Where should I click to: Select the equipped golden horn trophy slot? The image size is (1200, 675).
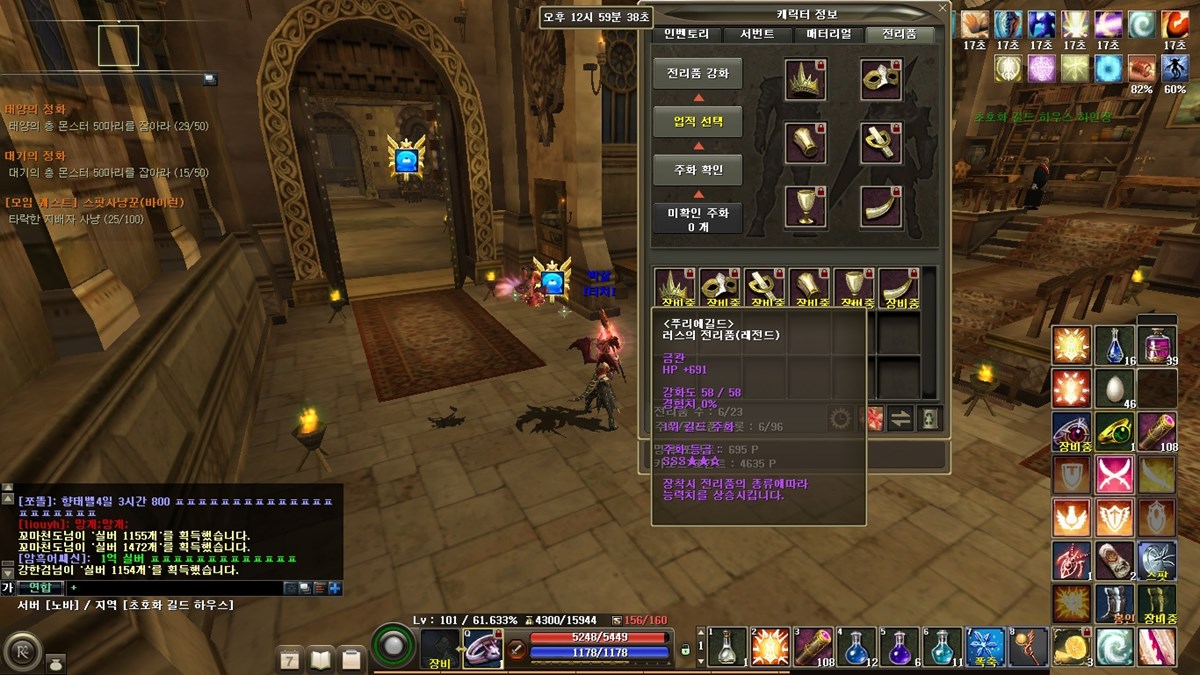pos(881,206)
